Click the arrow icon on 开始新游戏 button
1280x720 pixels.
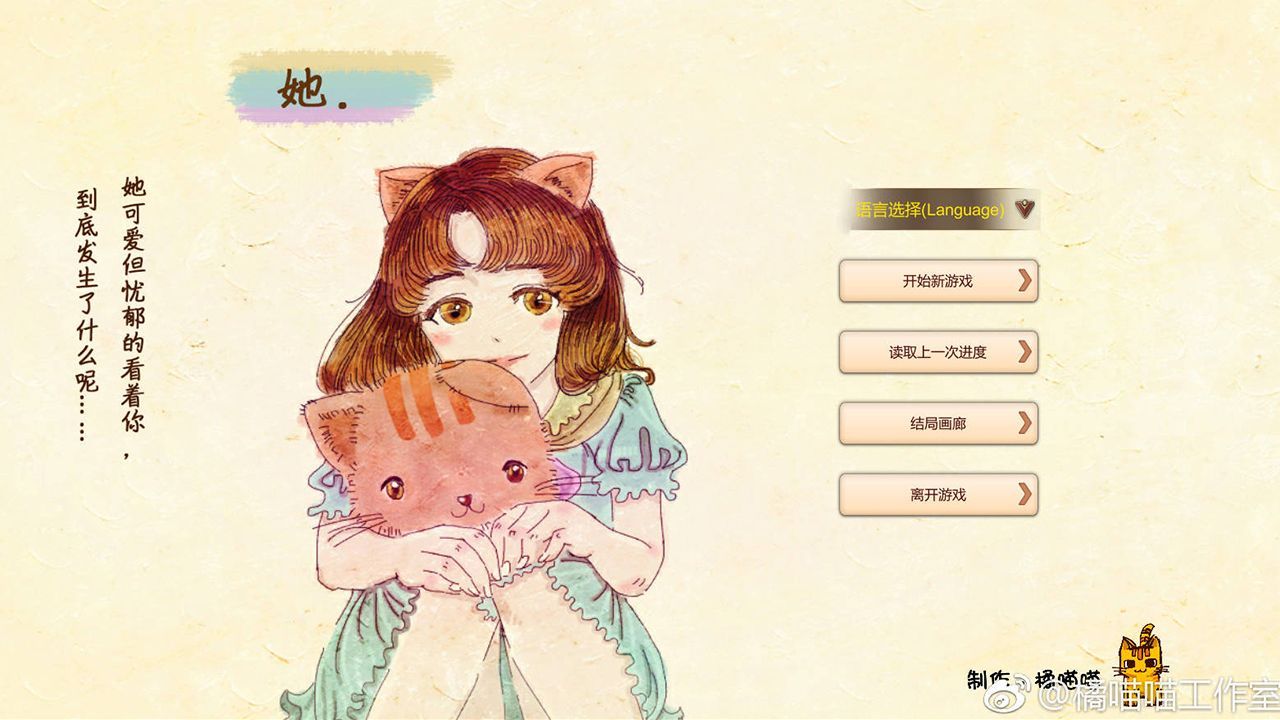[1024, 281]
